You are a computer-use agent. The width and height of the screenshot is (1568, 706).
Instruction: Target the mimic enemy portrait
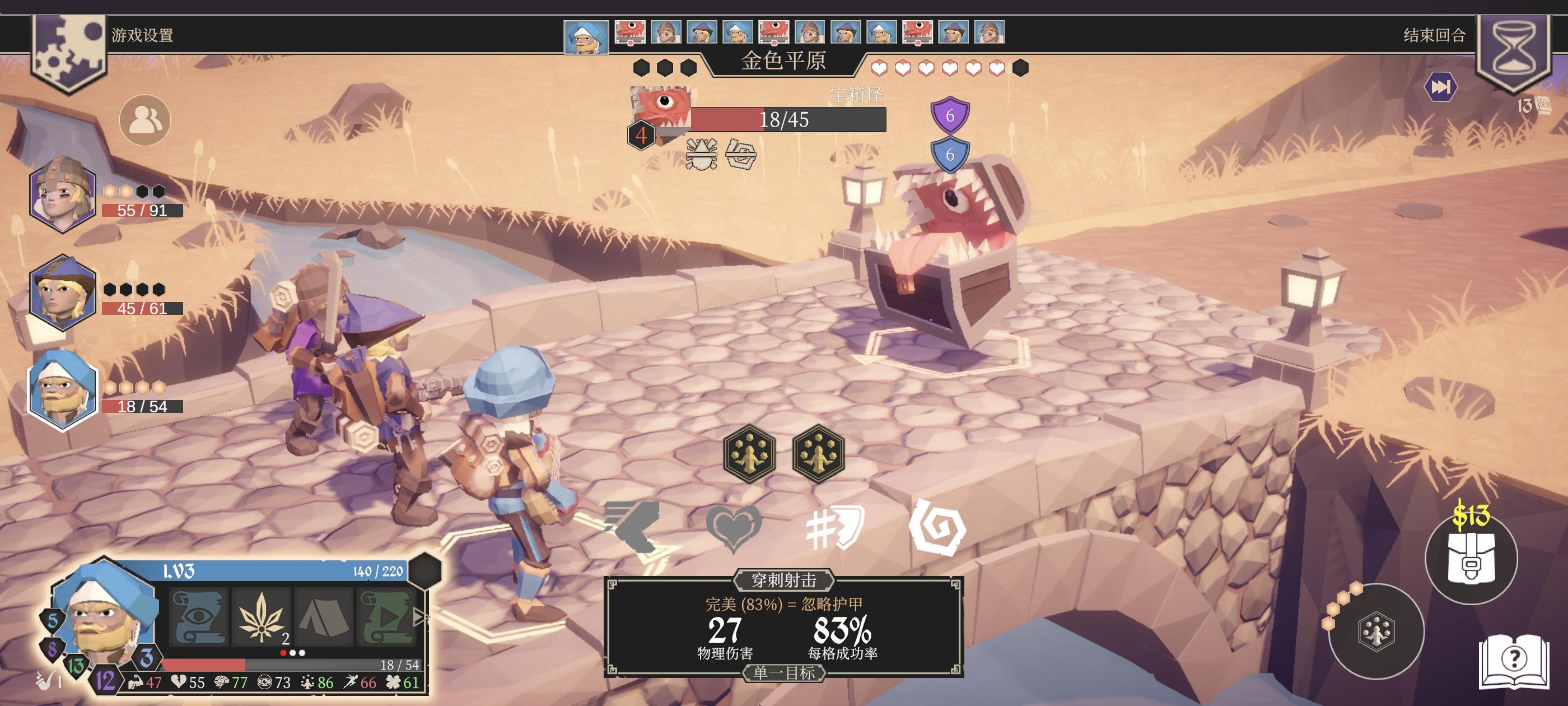tap(661, 109)
